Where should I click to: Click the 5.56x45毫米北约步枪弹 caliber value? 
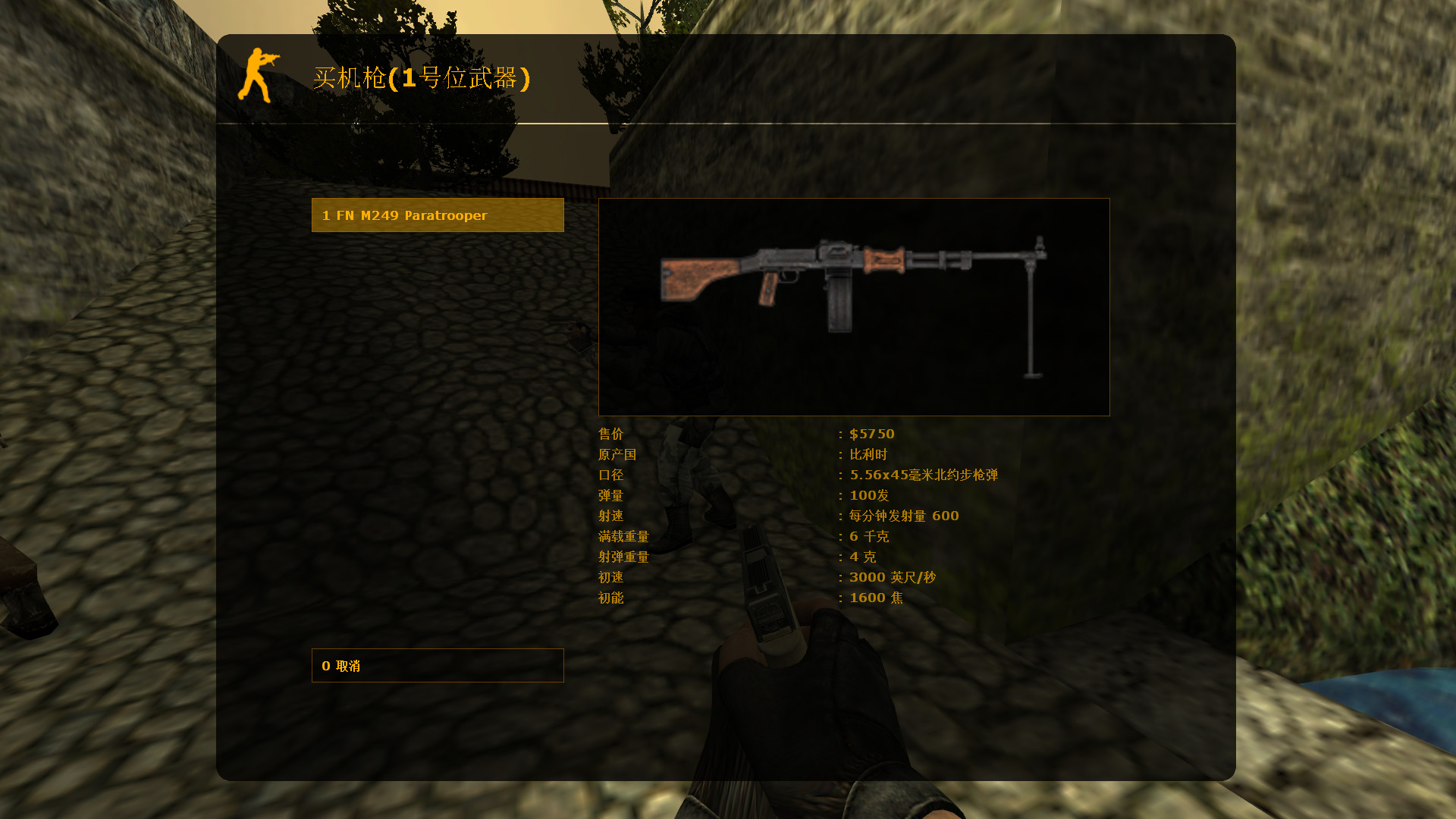(x=924, y=475)
